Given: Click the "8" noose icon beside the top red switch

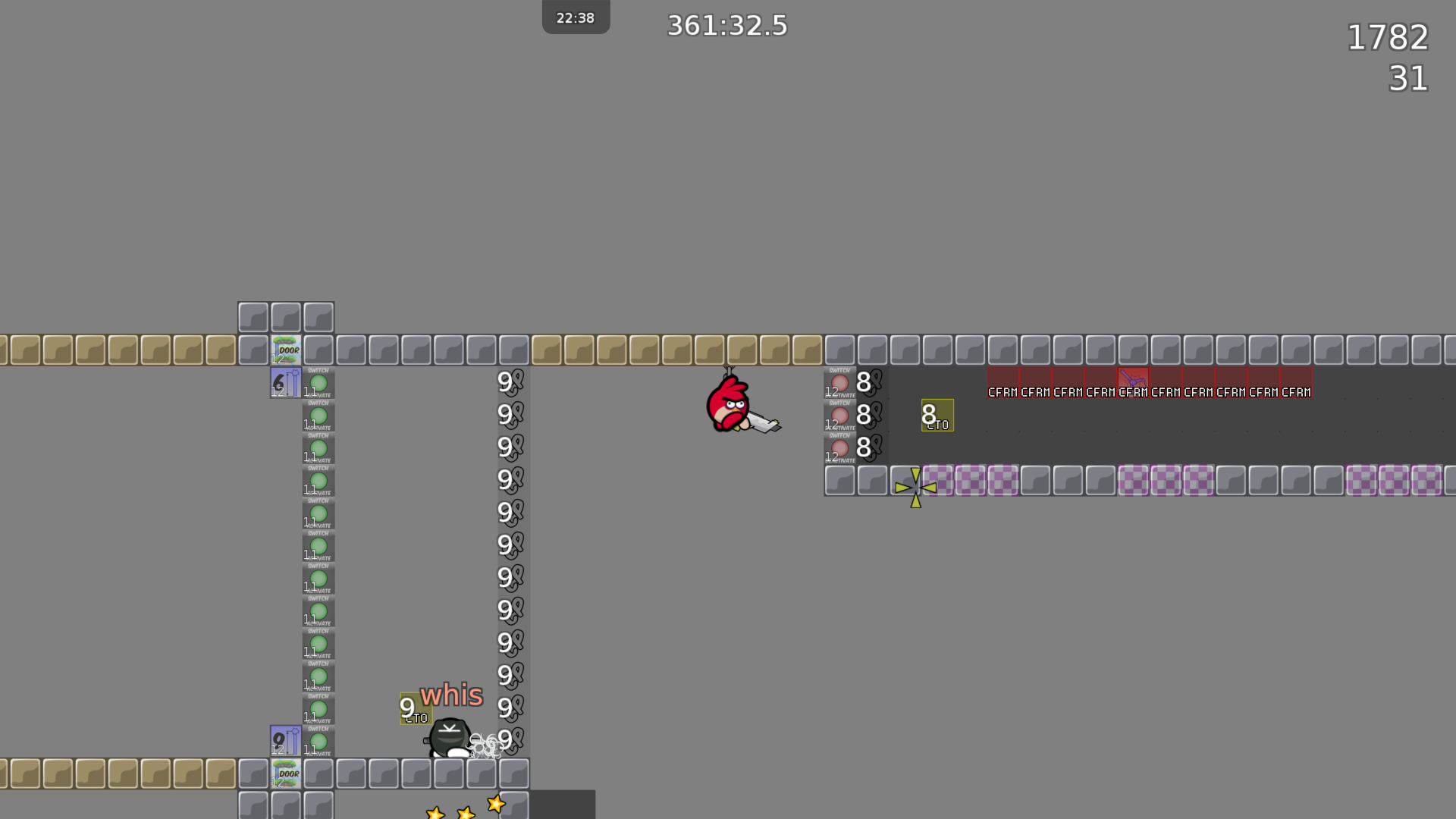Looking at the screenshot, I should pos(864,384).
